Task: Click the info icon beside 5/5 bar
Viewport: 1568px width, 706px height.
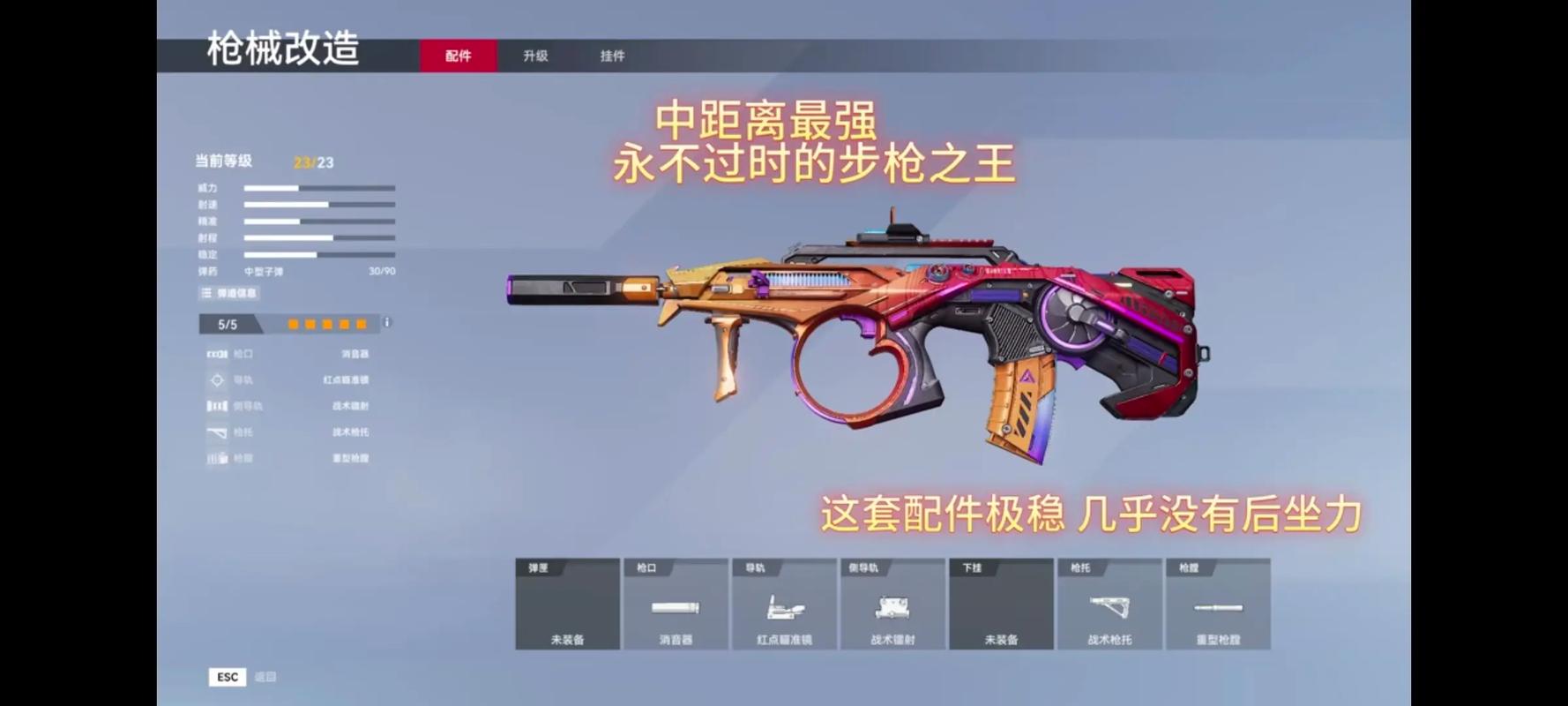Action: point(385,325)
